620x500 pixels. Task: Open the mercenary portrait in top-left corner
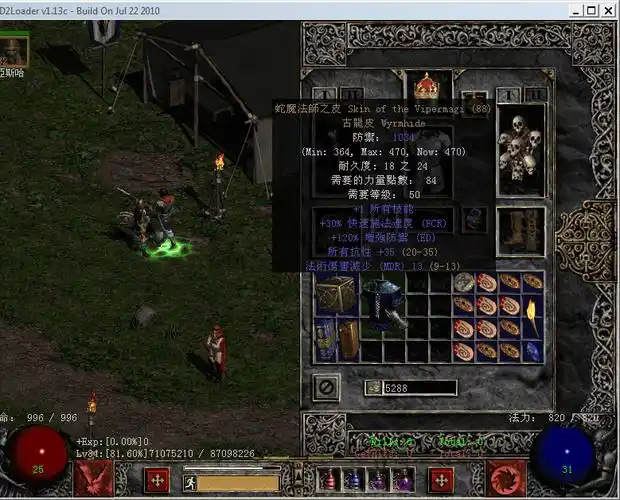coord(14,48)
